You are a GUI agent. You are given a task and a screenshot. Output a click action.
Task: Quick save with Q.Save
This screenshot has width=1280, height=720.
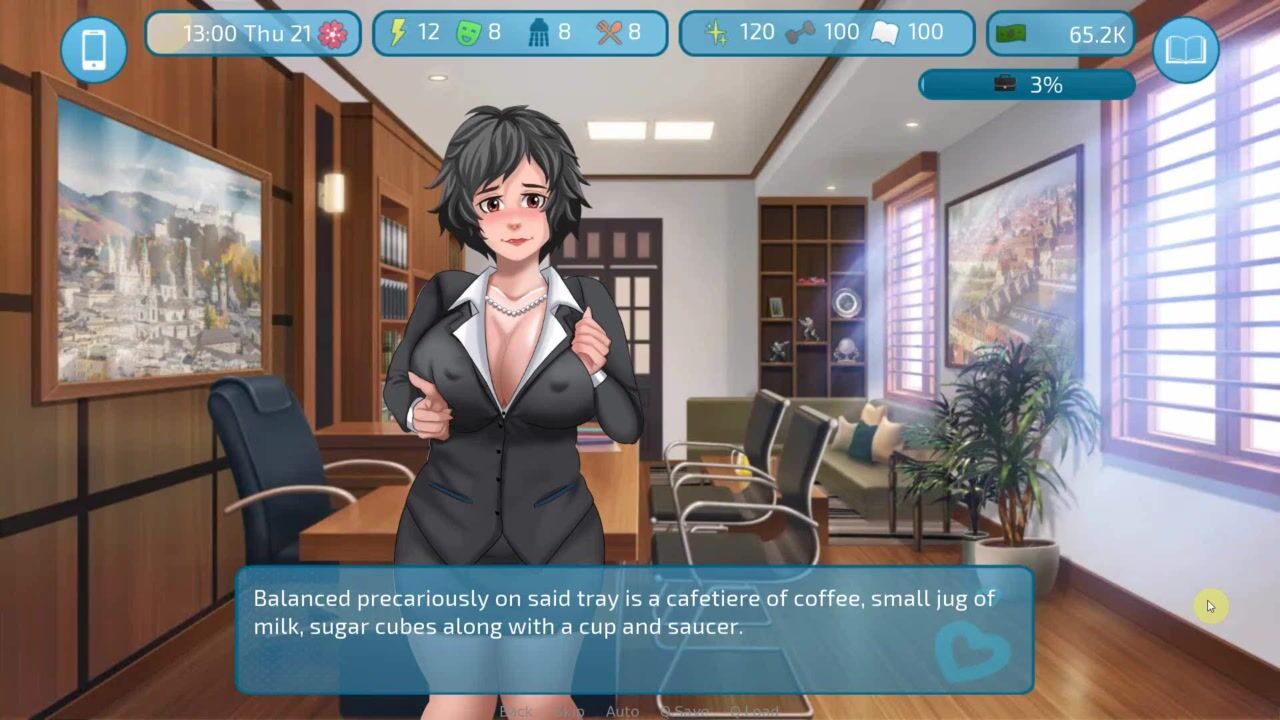[x=683, y=711]
